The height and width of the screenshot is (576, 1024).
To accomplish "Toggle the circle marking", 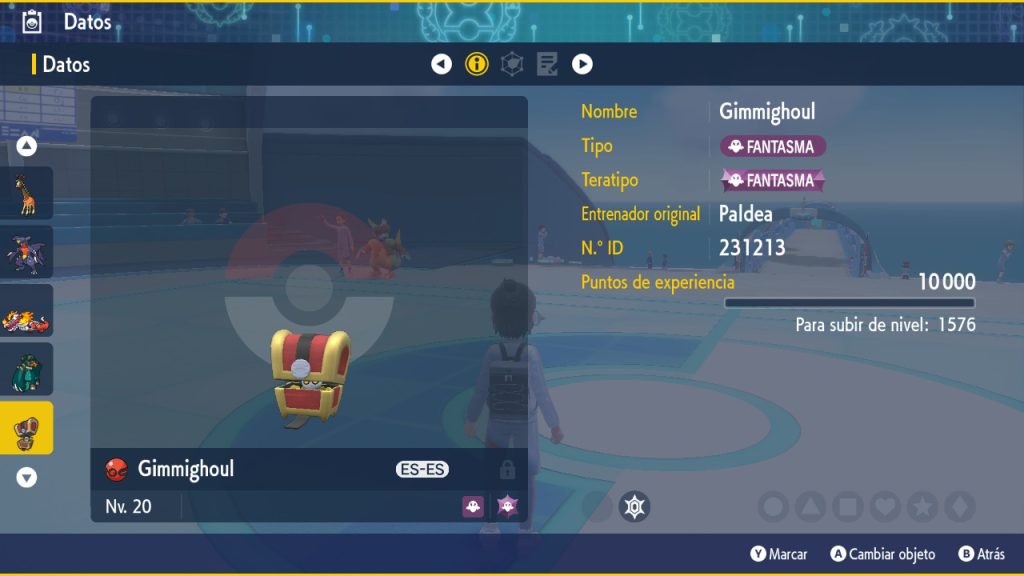I will pyautogui.click(x=773, y=507).
